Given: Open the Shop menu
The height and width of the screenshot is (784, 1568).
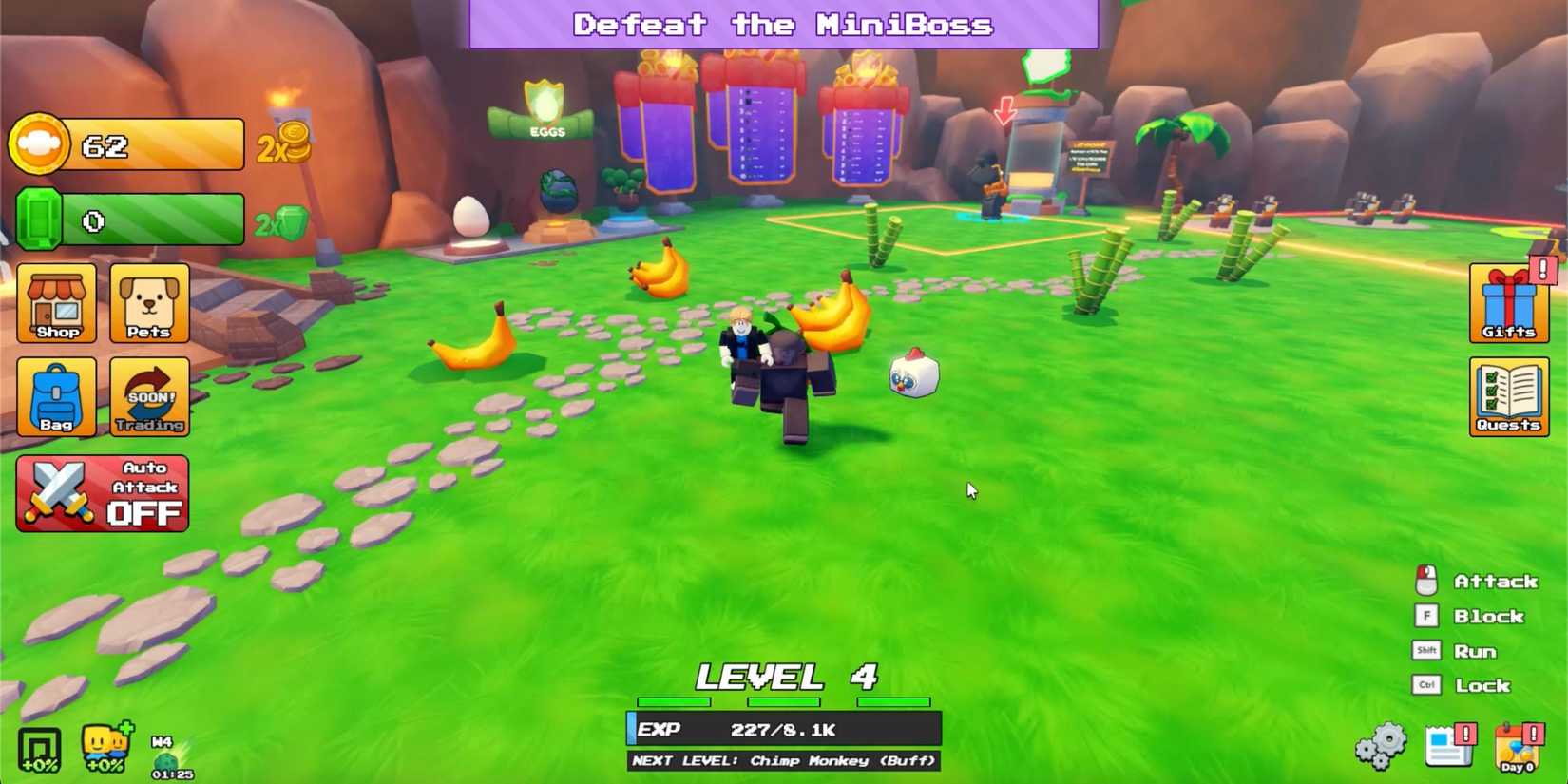Looking at the screenshot, I should (56, 306).
